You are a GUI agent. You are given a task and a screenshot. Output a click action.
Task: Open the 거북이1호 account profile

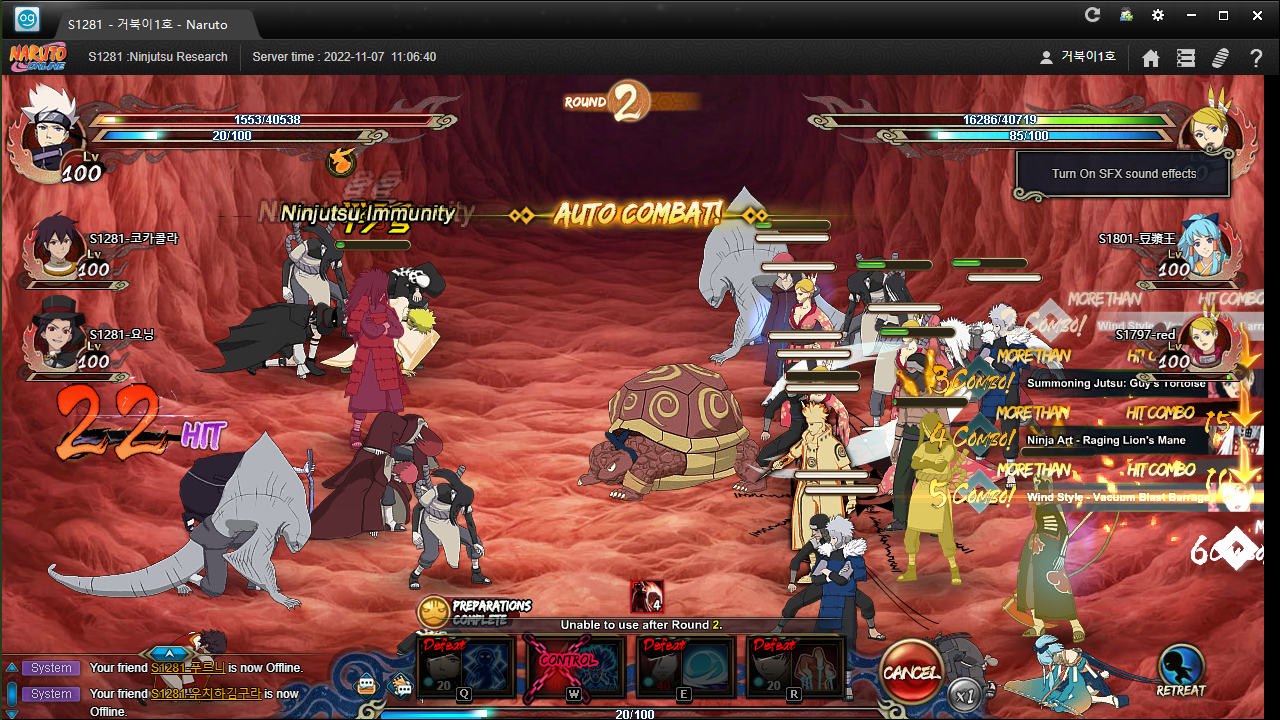(x=1078, y=57)
